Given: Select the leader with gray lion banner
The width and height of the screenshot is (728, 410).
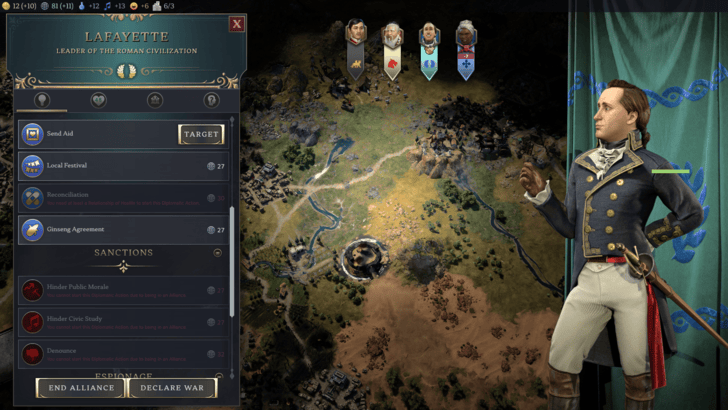Looking at the screenshot, I should click(x=355, y=47).
